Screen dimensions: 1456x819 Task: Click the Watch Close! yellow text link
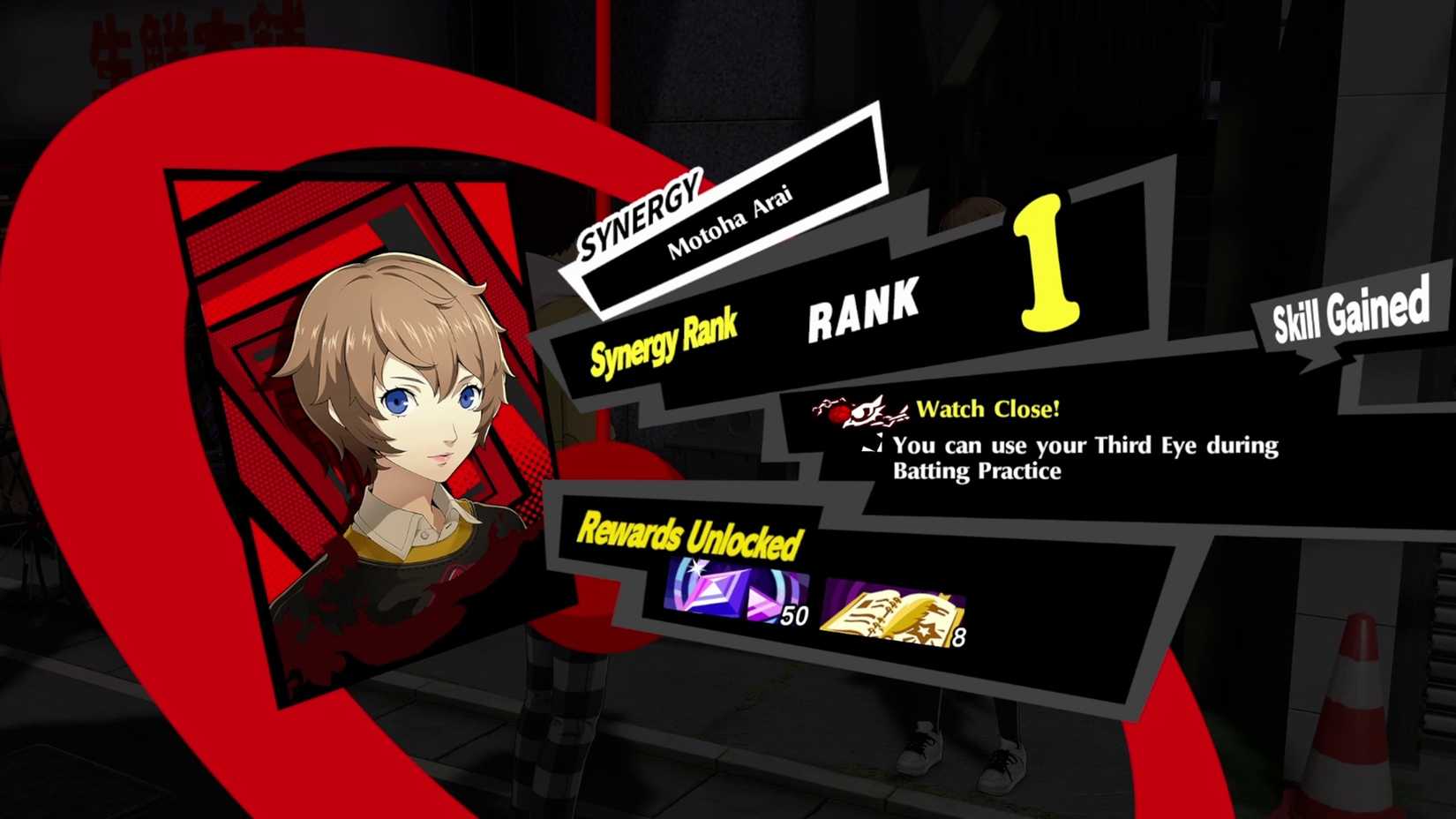pos(988,409)
